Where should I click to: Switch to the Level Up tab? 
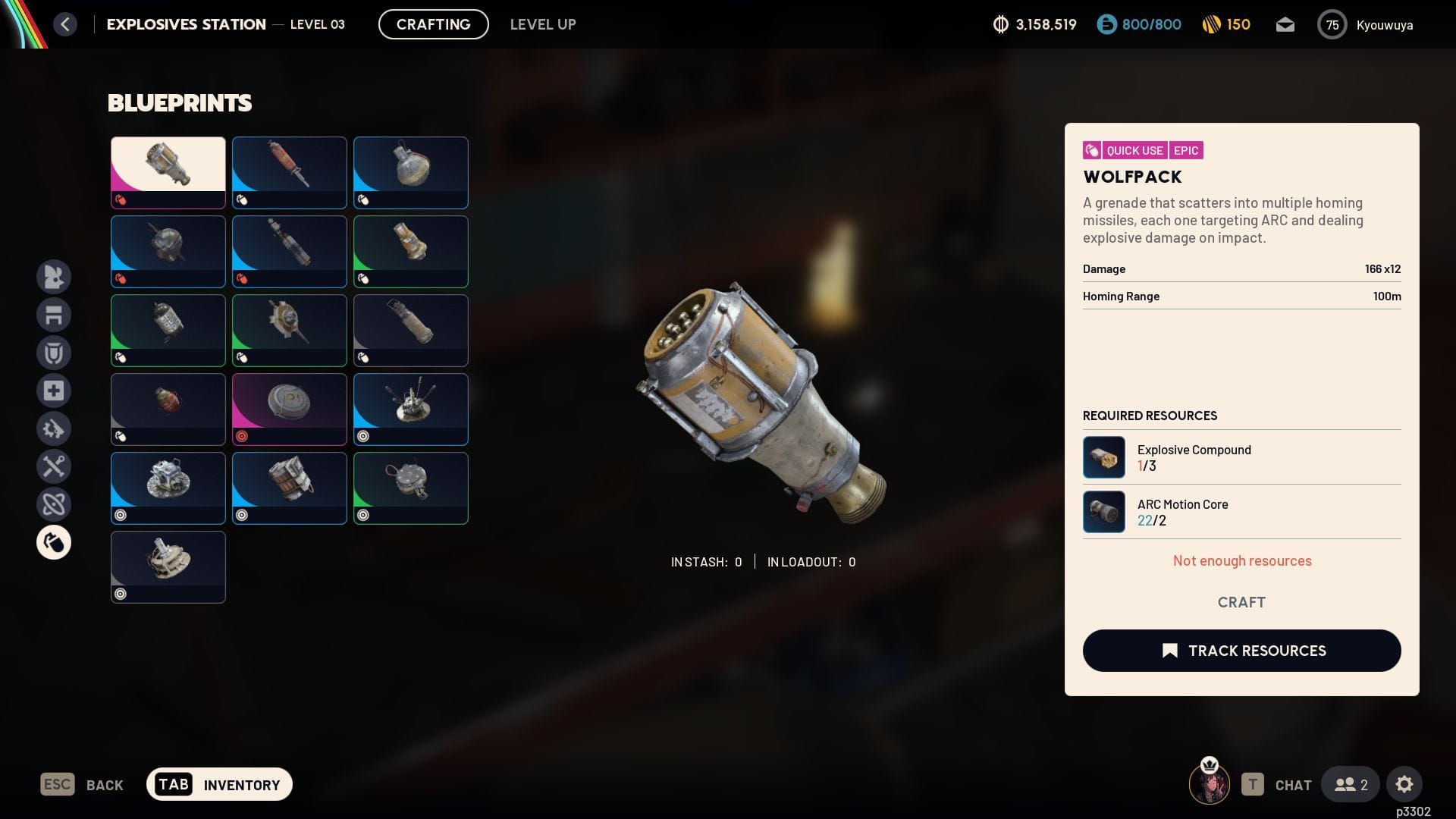[542, 24]
